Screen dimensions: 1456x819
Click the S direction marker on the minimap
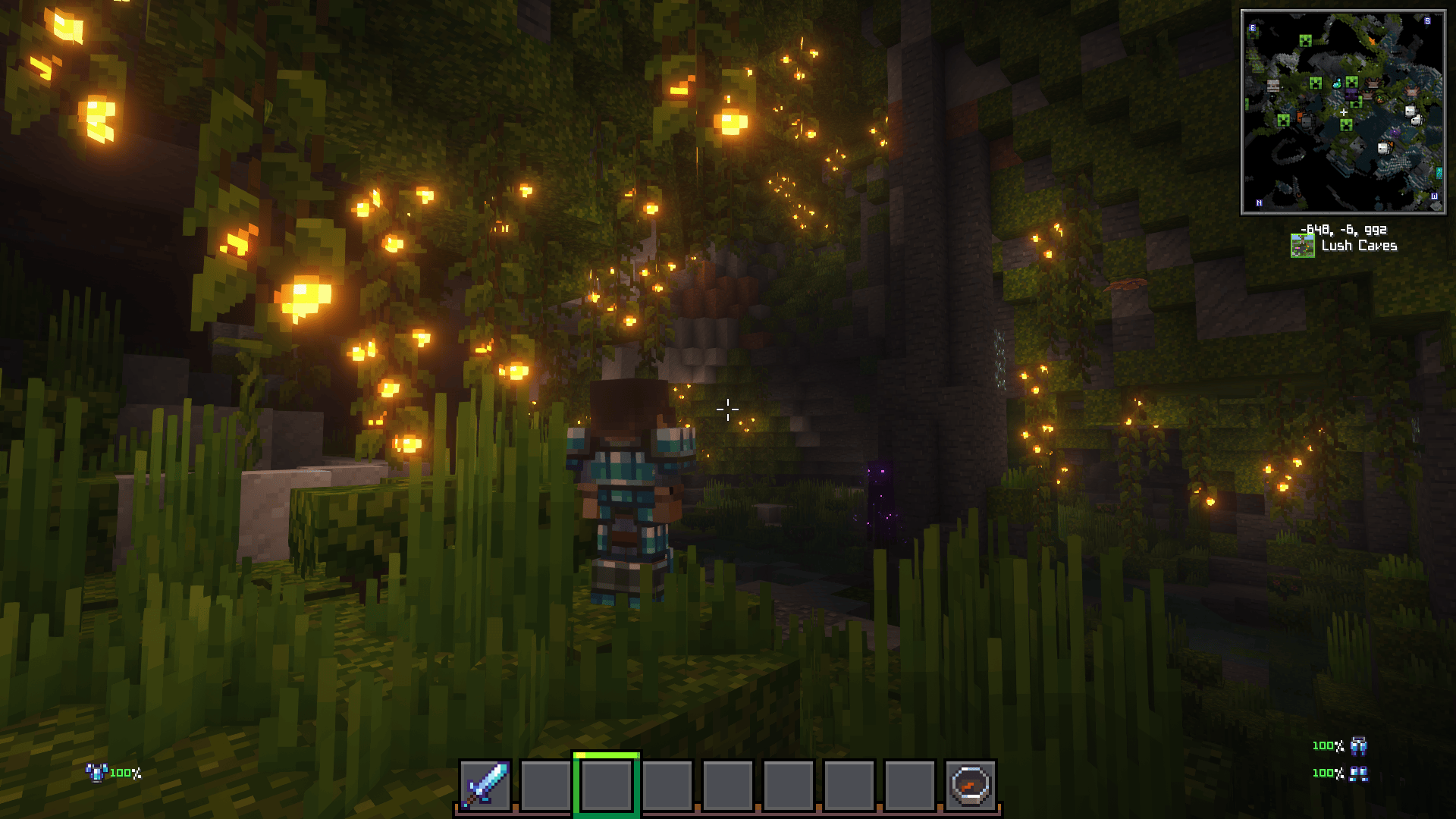pyautogui.click(x=1427, y=21)
